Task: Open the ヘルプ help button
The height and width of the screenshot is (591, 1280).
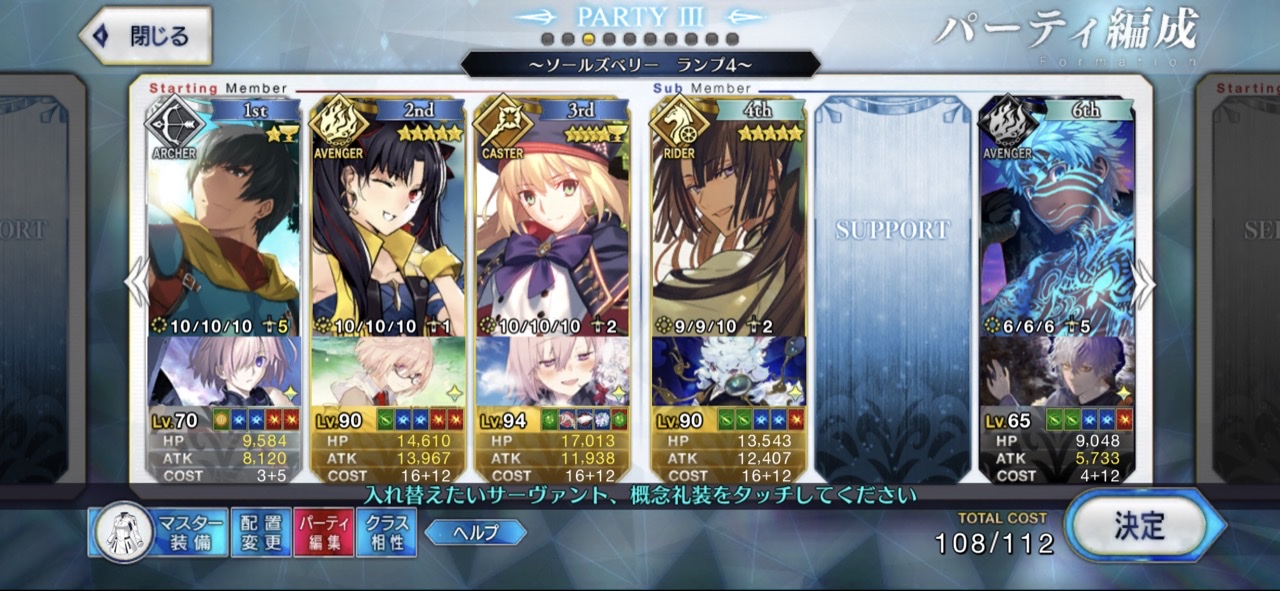Action: point(475,532)
